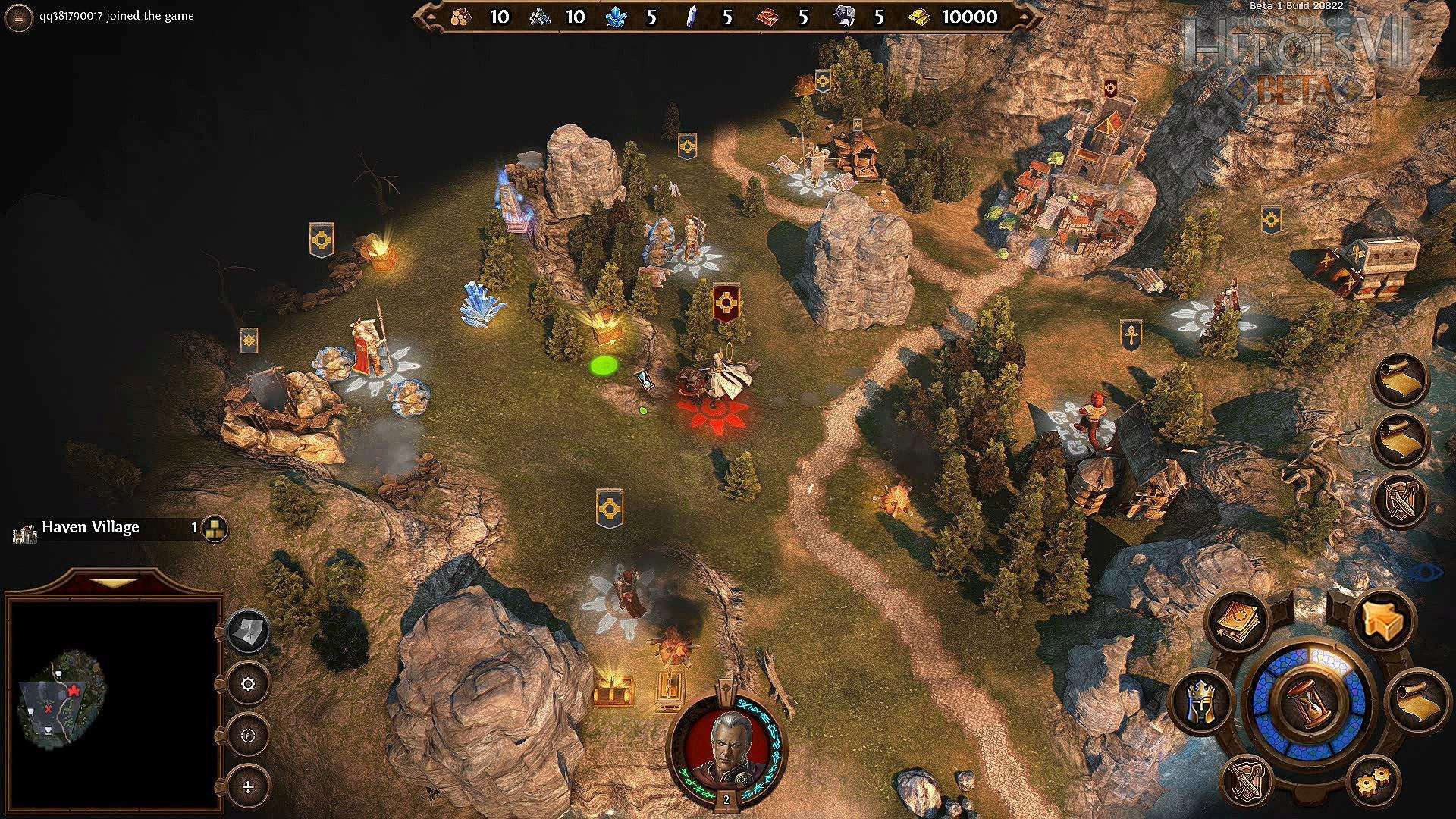Screen dimensions: 1456x819
Task: End turn with the hourglass button
Action: [x=1310, y=702]
